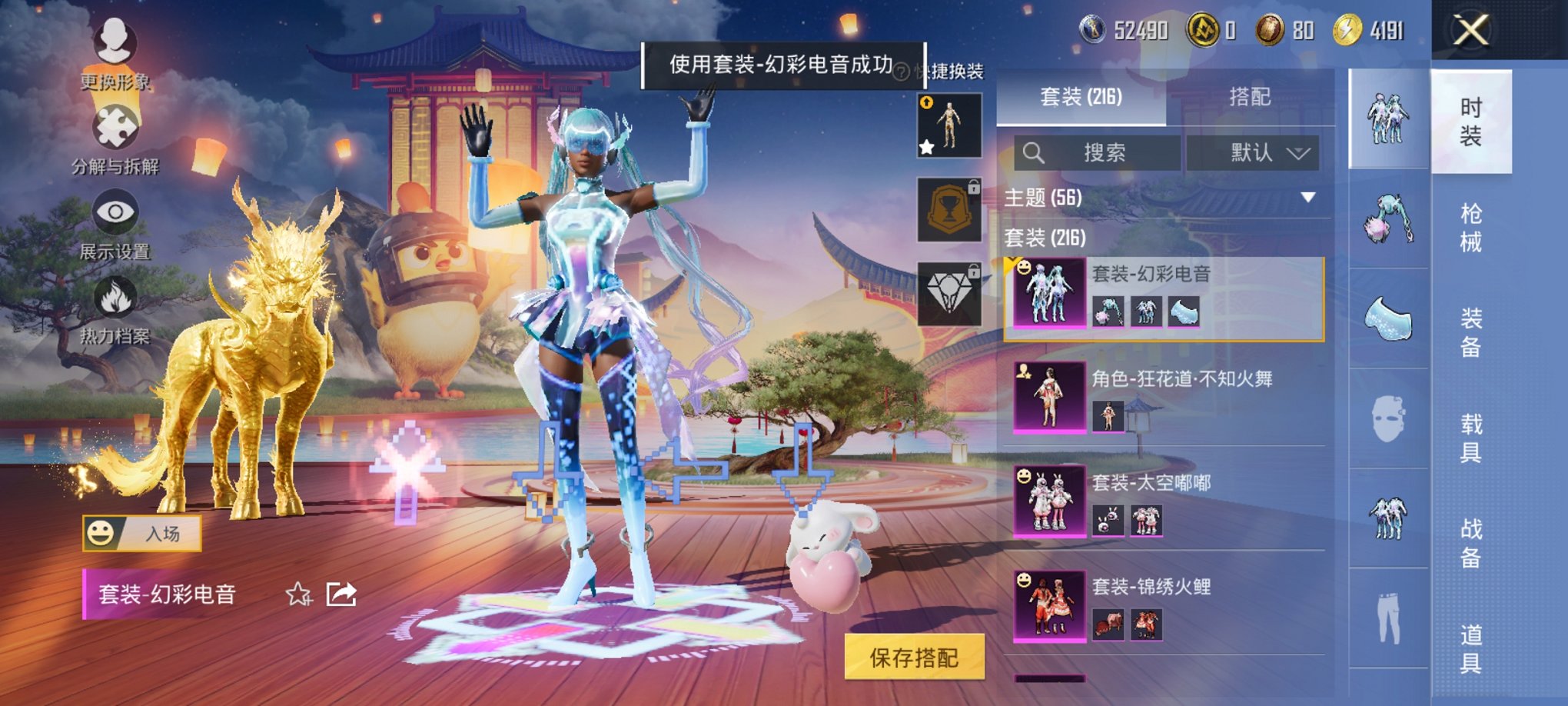Select the 分解与拆解 dismantle puzzle icon
Screen dimensions: 1568x706
click(x=115, y=125)
